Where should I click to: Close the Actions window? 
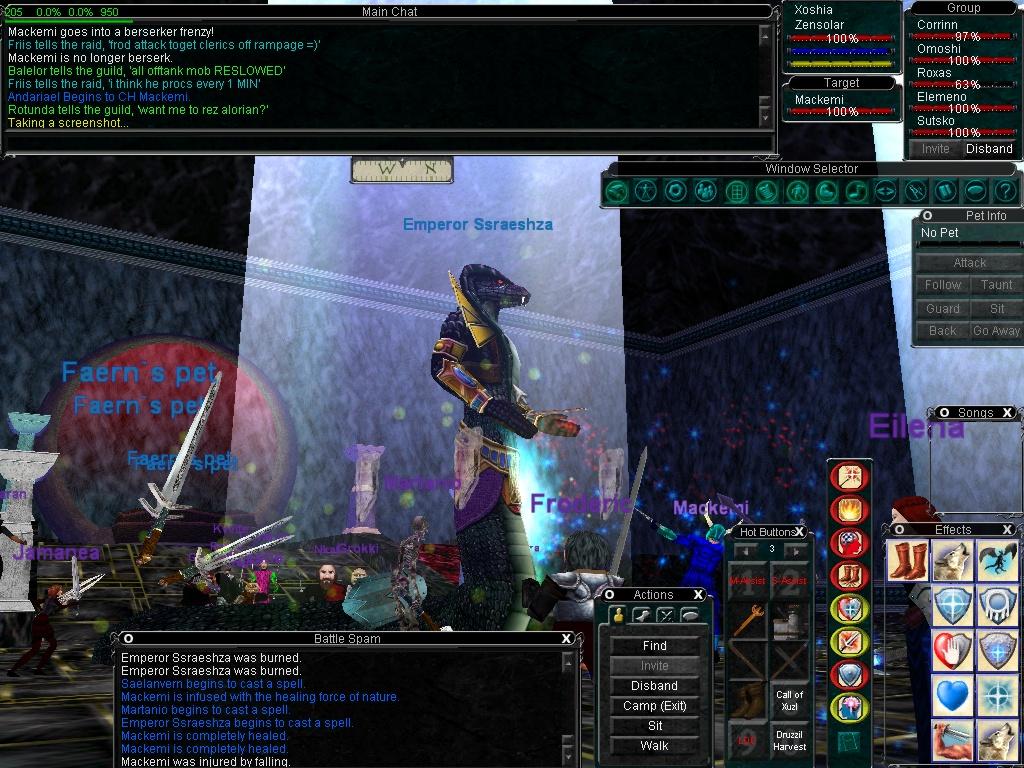click(x=699, y=595)
